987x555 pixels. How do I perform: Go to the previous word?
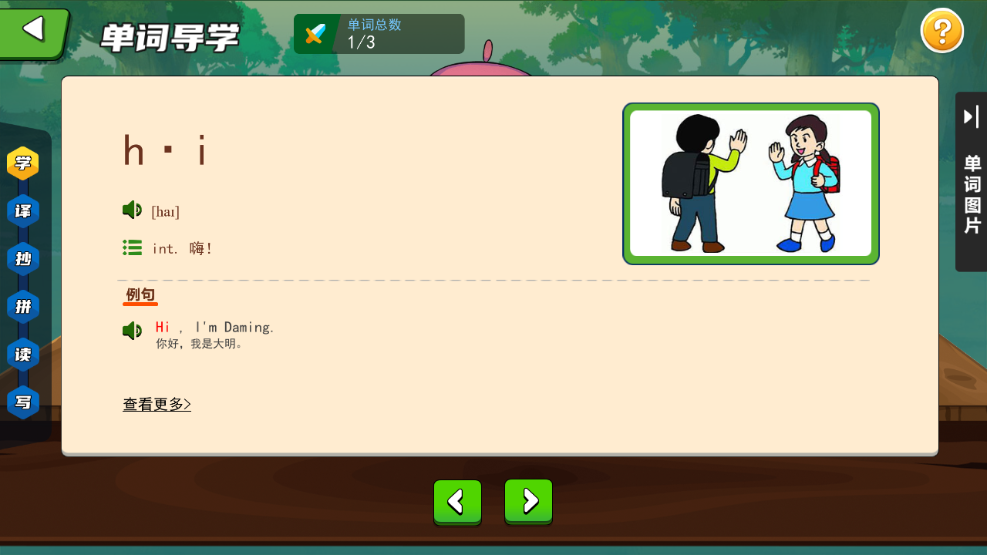pyautogui.click(x=457, y=501)
